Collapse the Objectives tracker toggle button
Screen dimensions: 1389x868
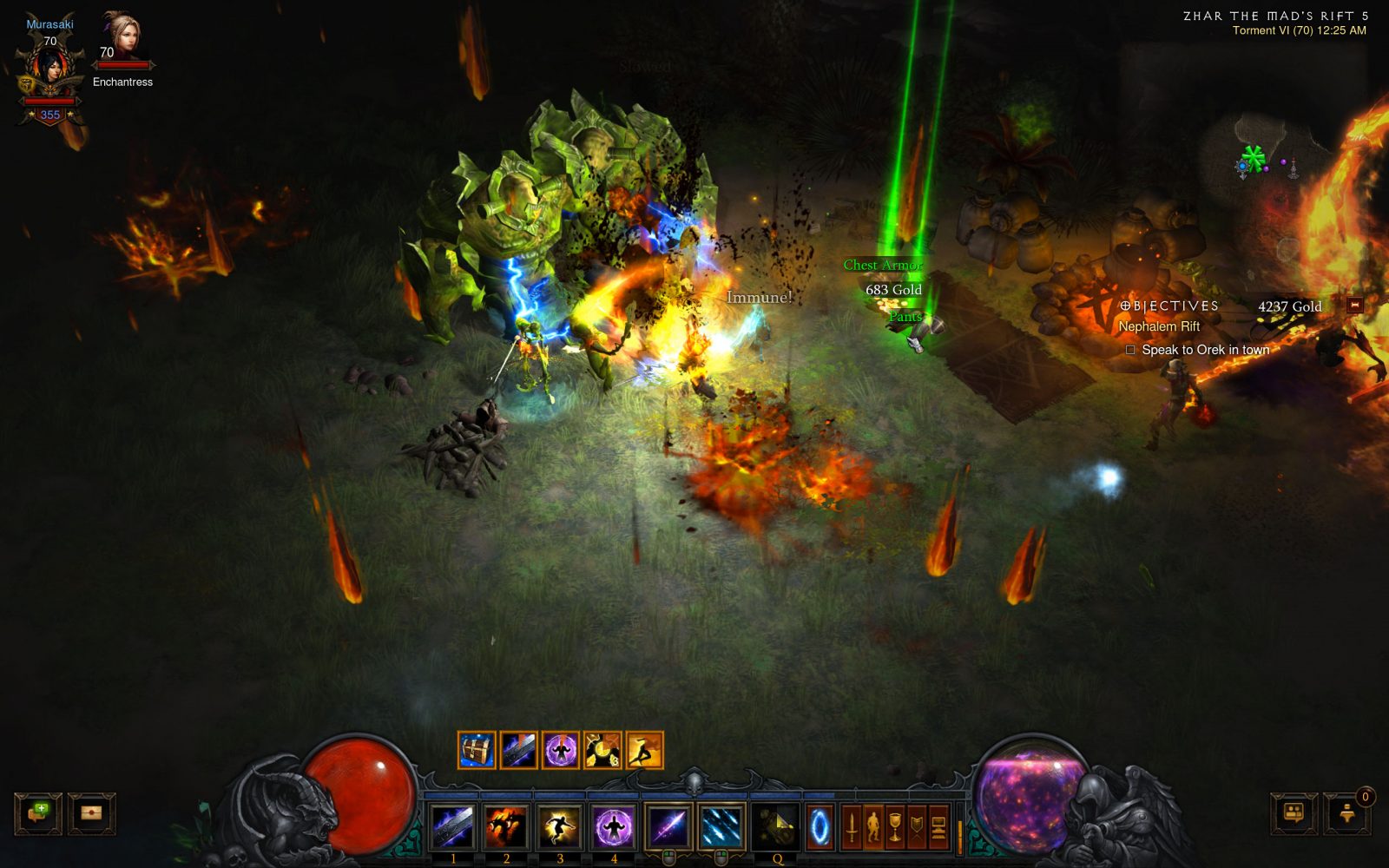[1354, 305]
